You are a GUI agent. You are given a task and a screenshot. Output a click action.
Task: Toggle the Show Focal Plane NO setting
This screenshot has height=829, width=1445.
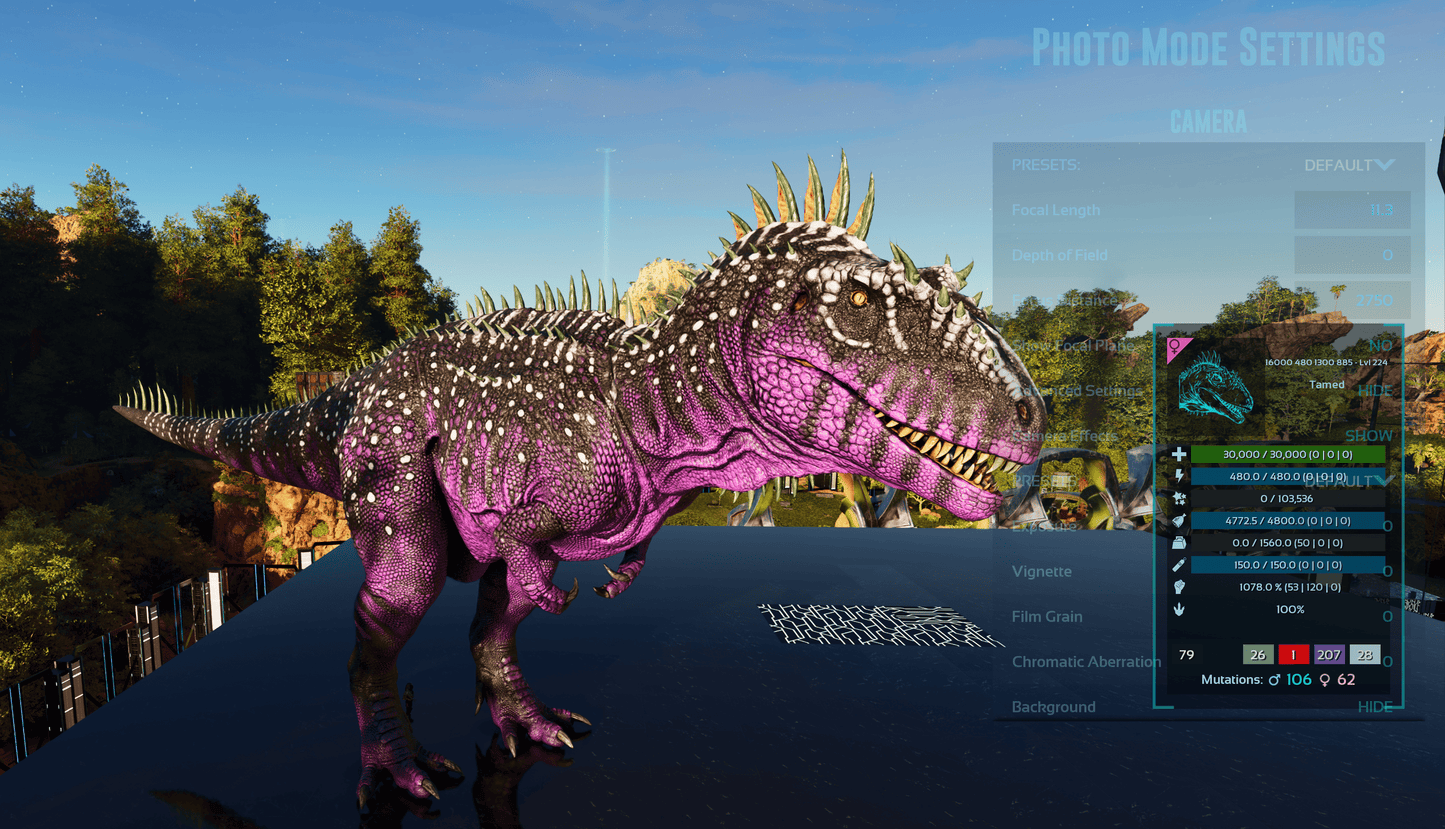coord(1380,345)
